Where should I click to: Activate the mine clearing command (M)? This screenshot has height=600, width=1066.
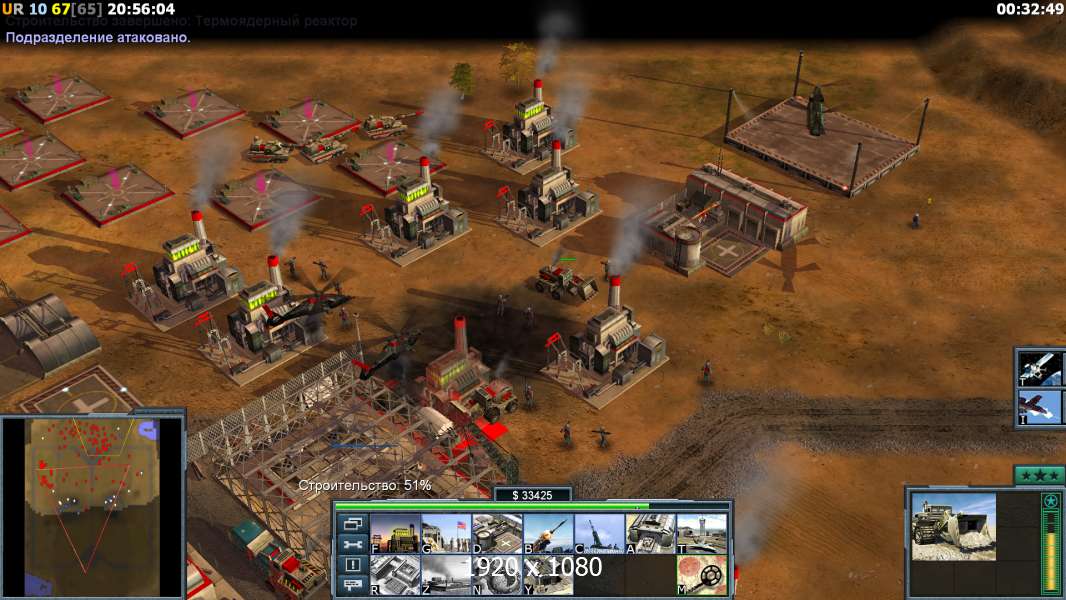702,575
